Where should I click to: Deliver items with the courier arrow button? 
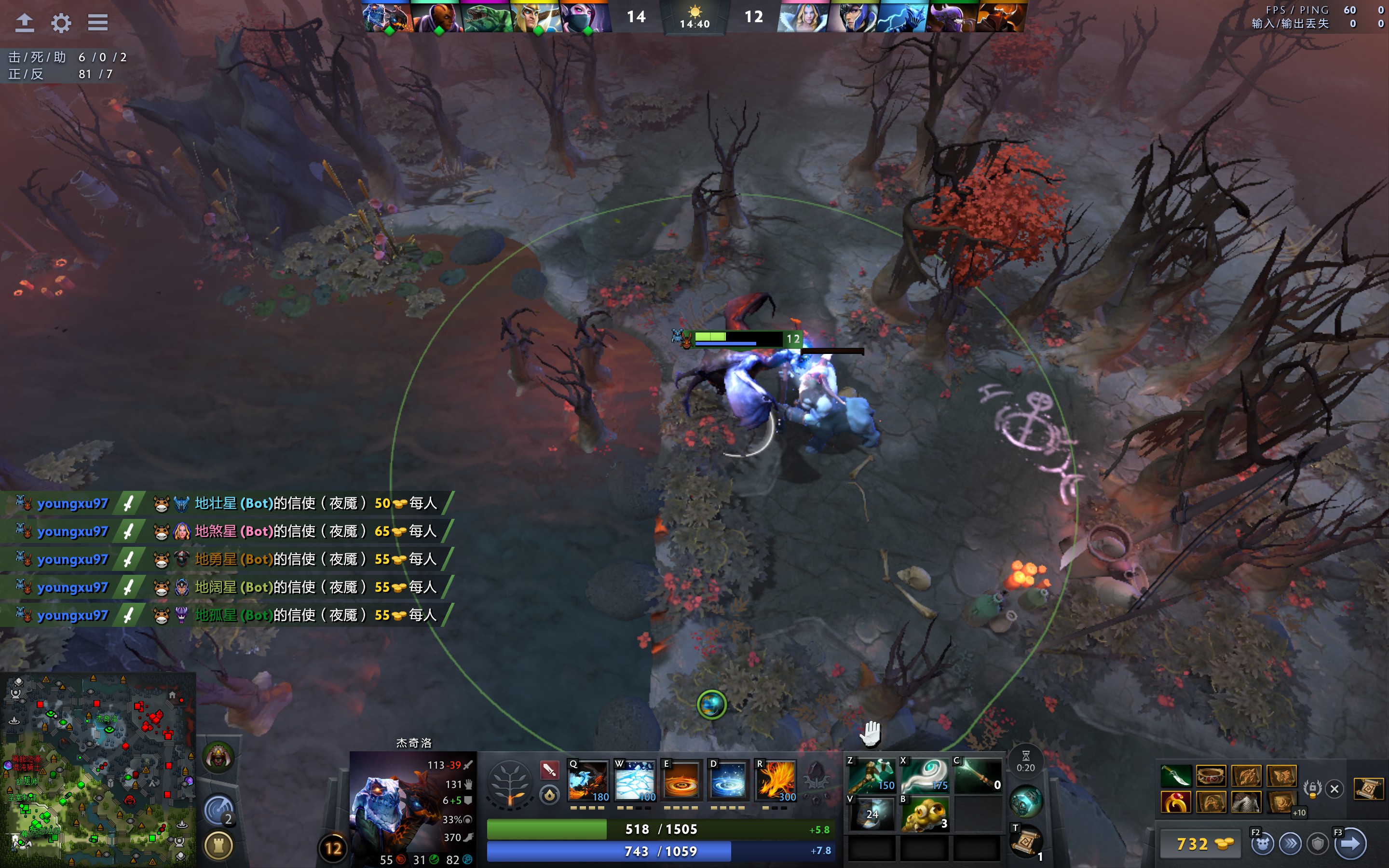(1350, 843)
